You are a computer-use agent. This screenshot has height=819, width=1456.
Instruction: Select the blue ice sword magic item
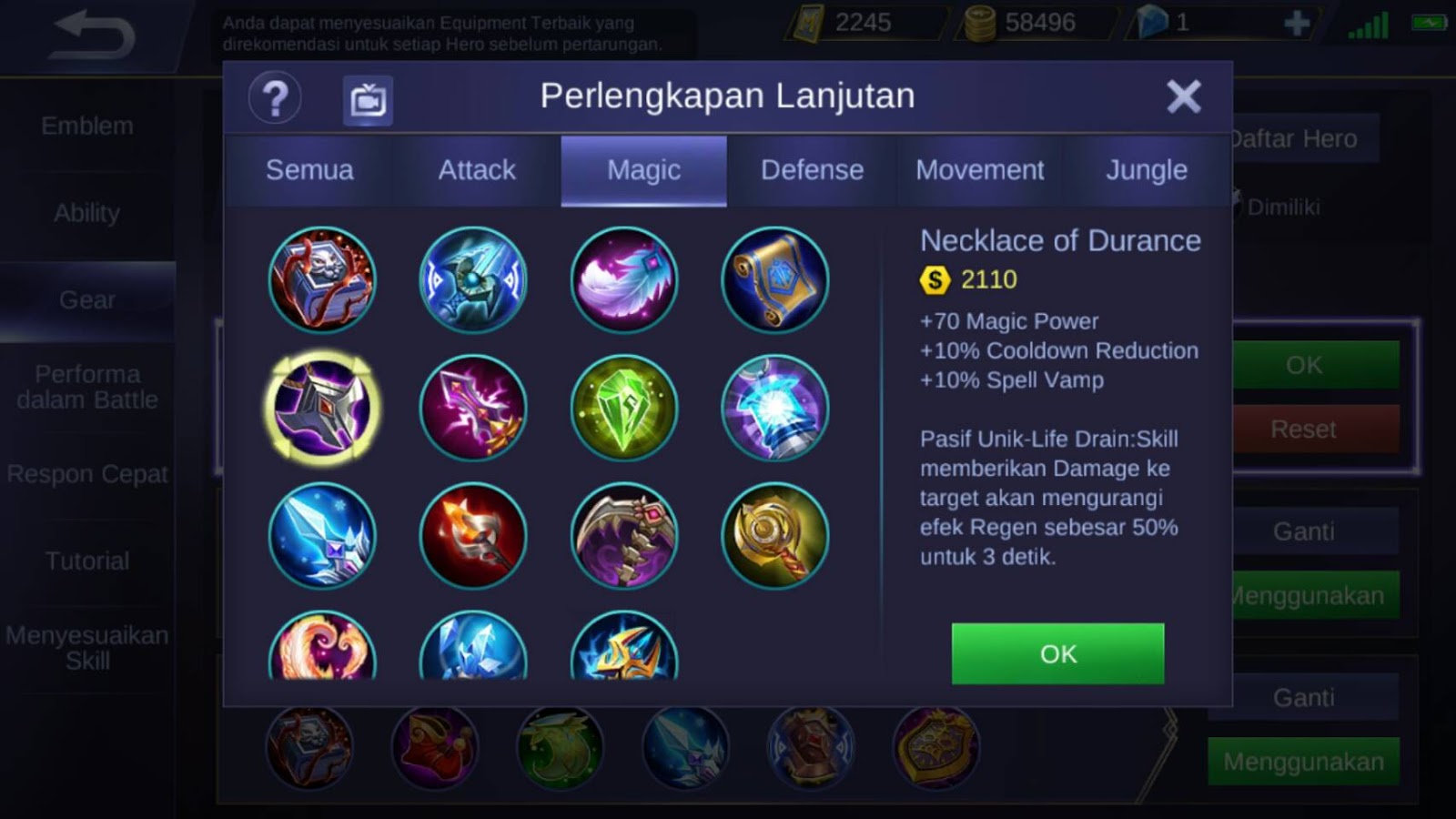[323, 536]
